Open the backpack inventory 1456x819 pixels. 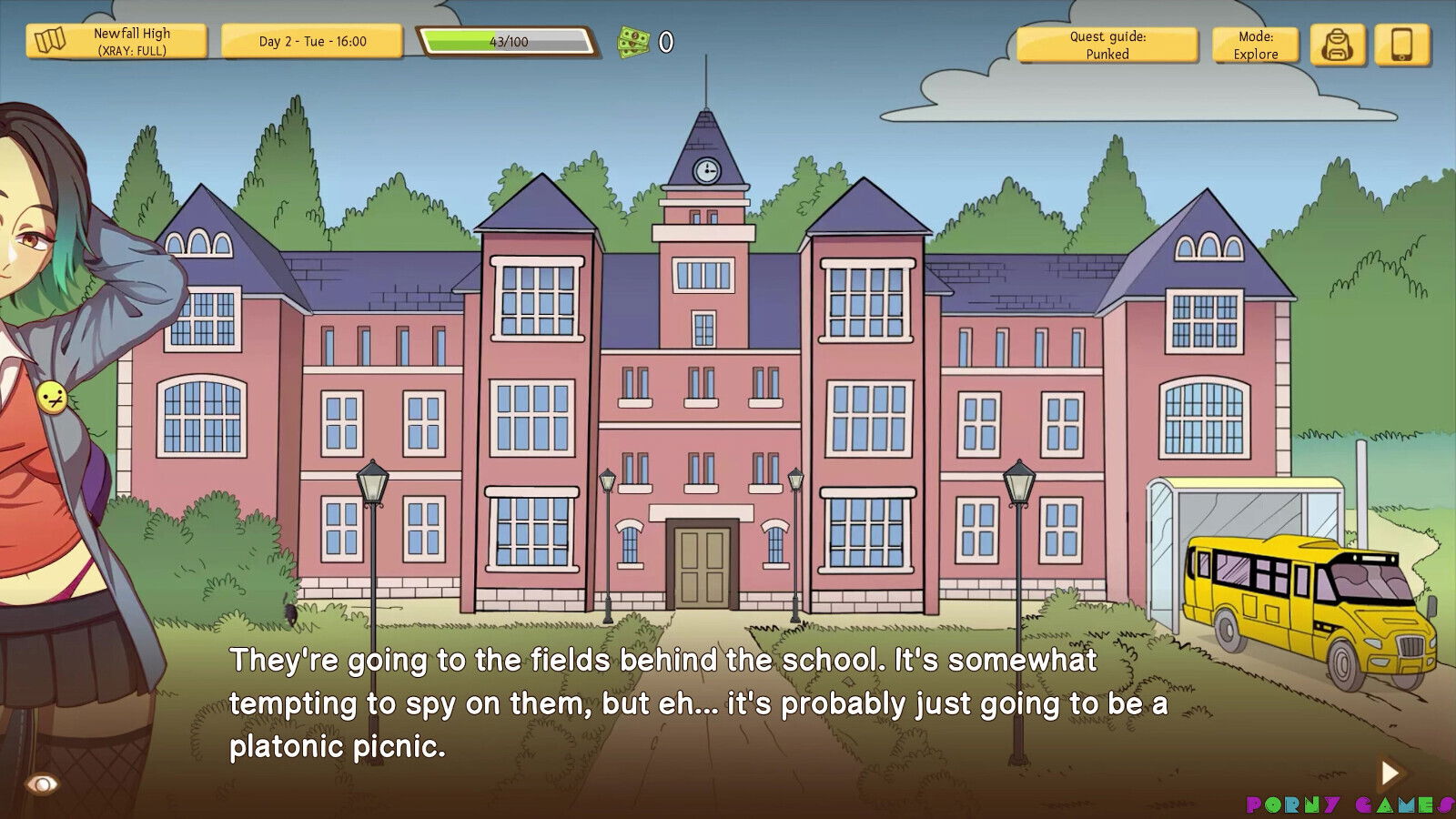coord(1337,45)
